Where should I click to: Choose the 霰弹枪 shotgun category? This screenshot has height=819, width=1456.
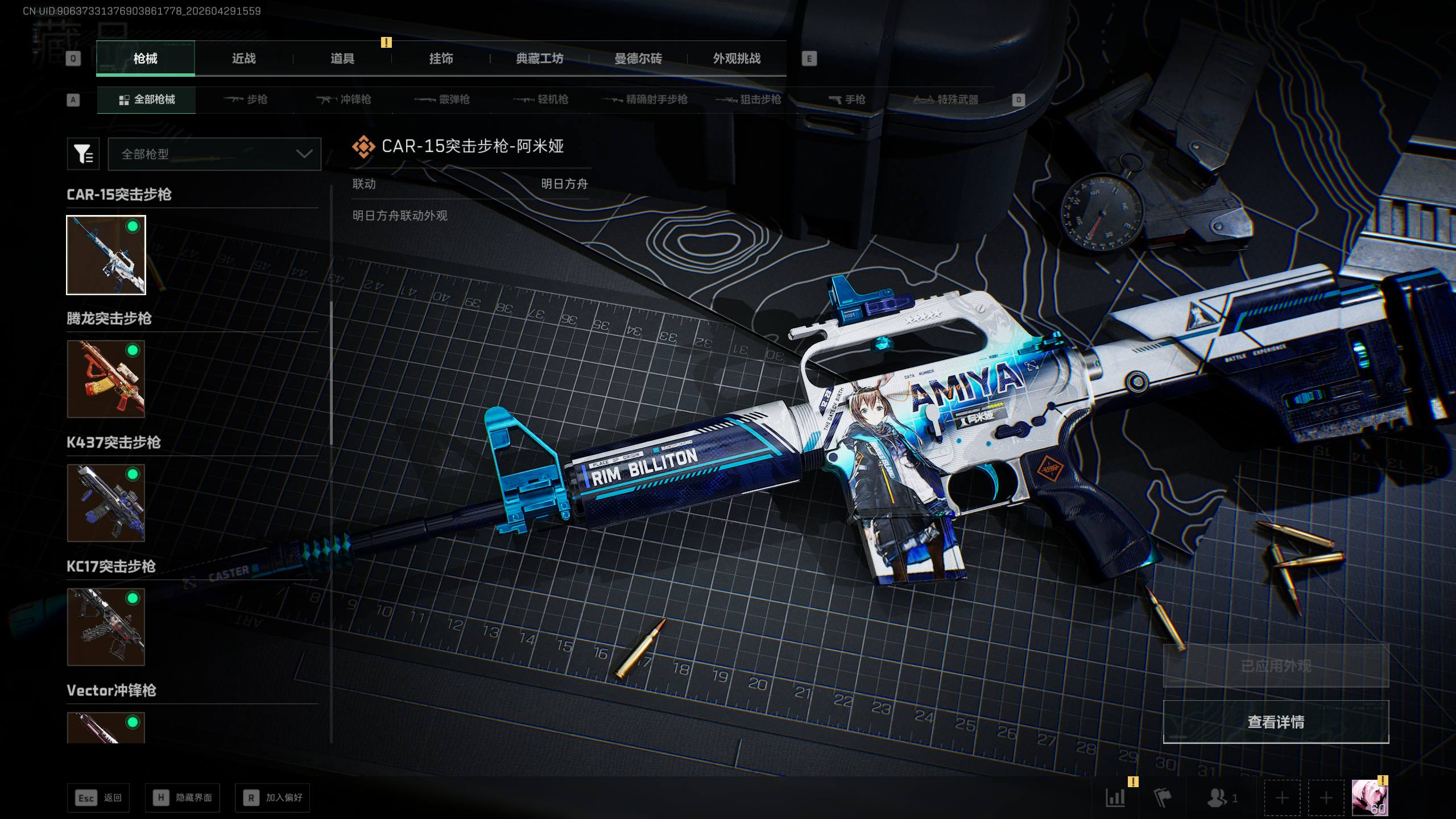coord(442,100)
